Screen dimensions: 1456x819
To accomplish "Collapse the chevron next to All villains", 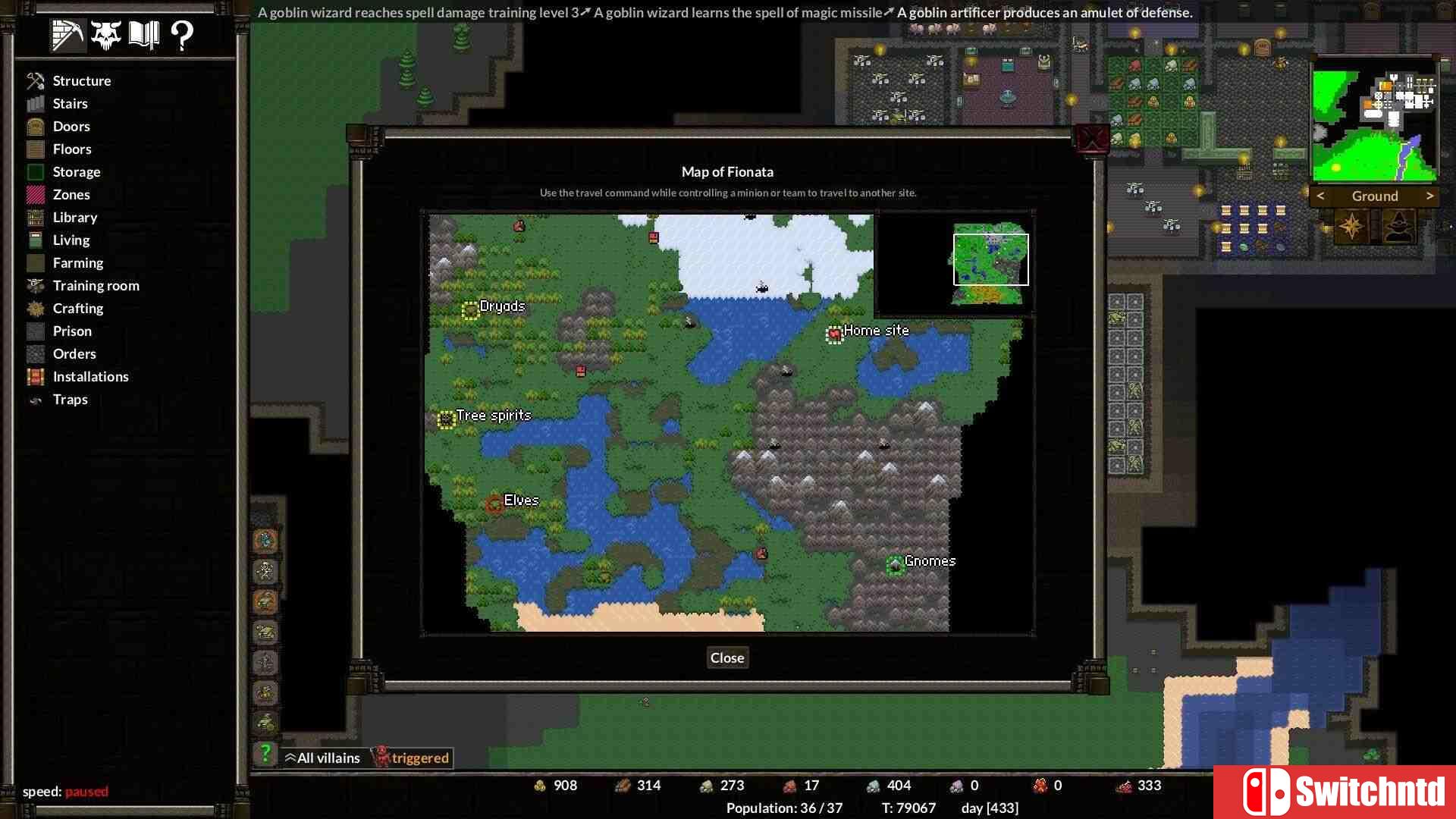I will click(290, 757).
